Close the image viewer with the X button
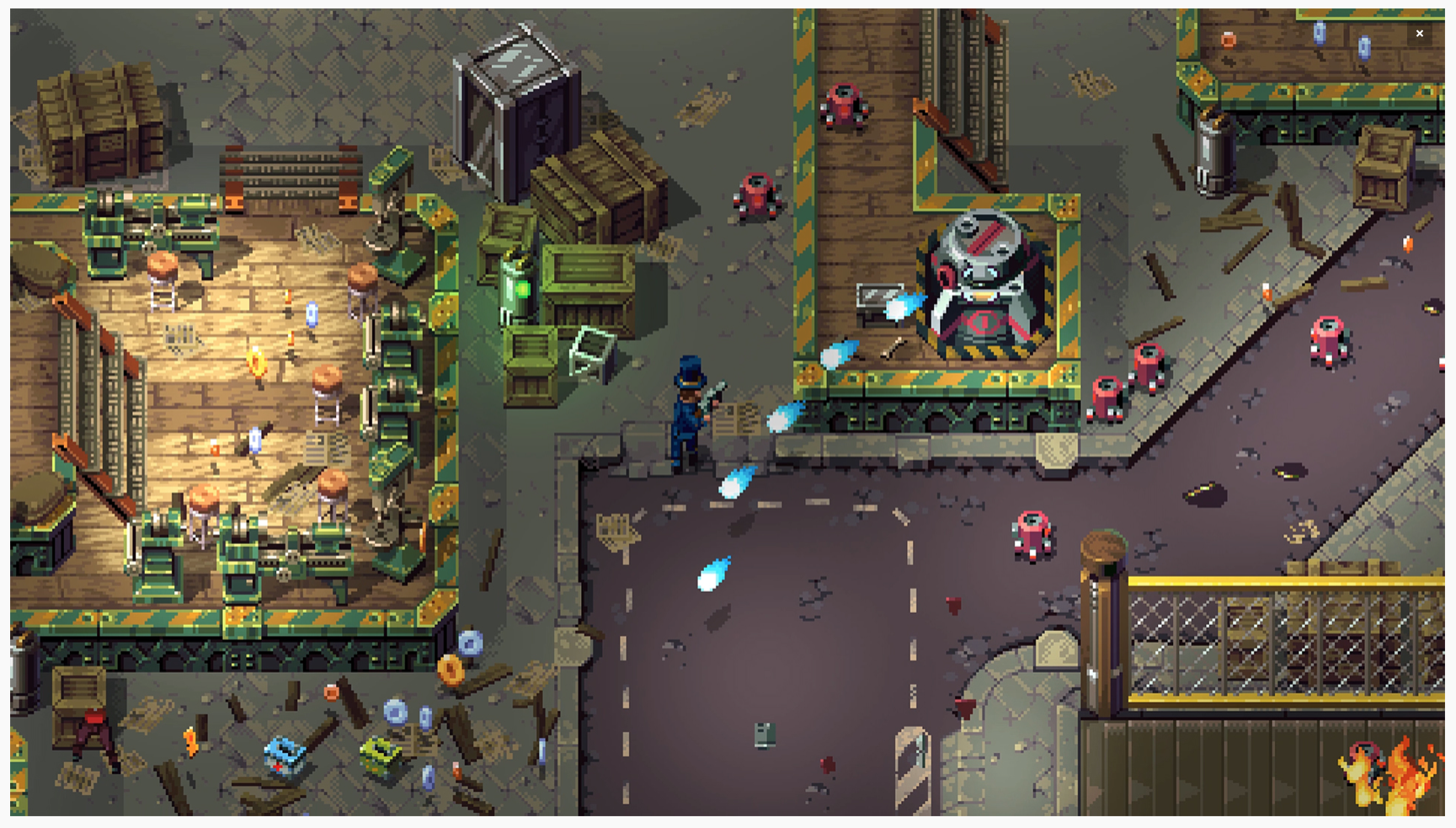This screenshot has height=828, width=1456. (x=1419, y=34)
